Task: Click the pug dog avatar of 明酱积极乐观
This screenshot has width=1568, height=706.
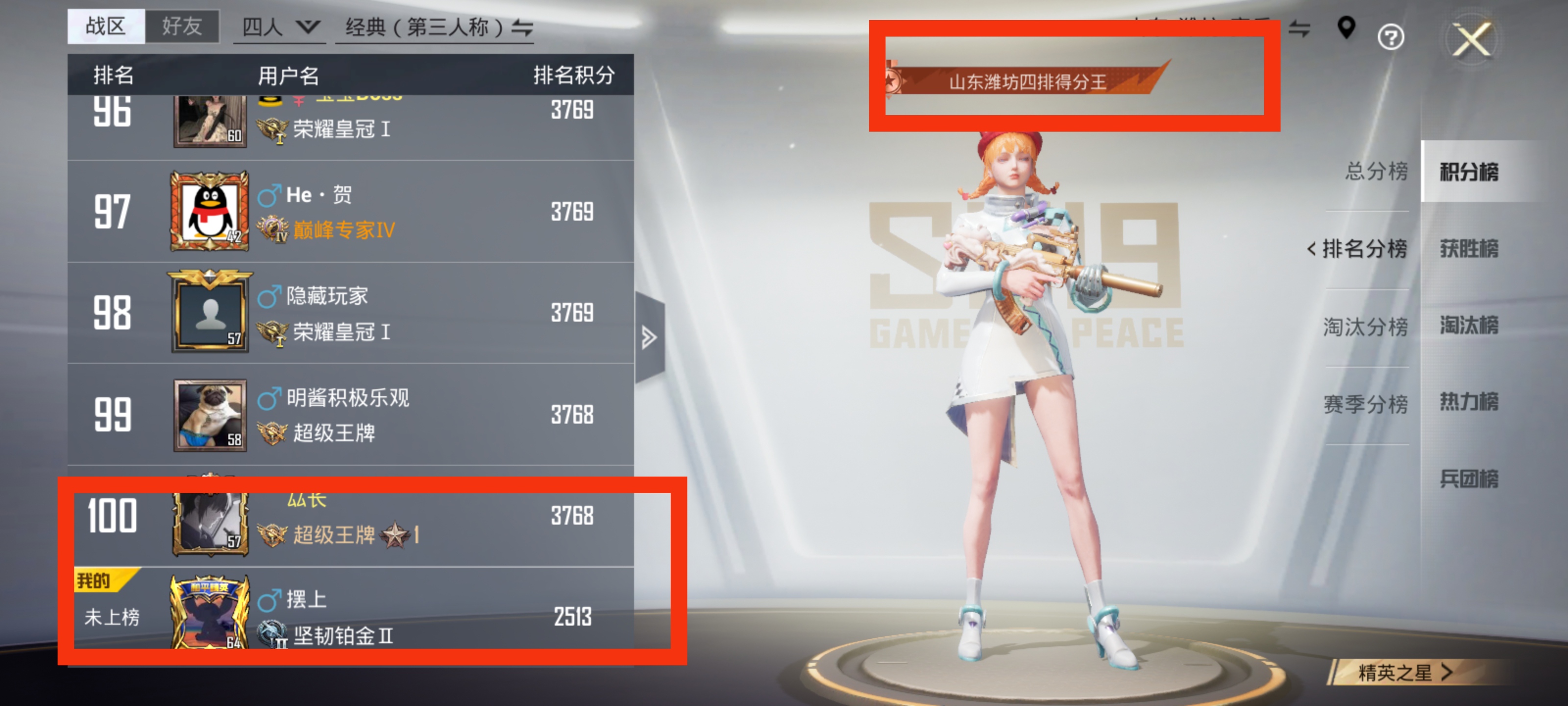Action: pos(210,415)
